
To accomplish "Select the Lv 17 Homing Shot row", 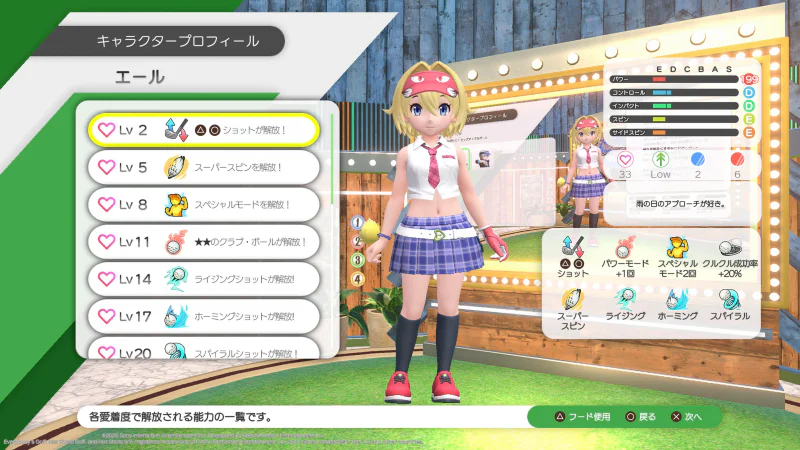I will click(203, 315).
